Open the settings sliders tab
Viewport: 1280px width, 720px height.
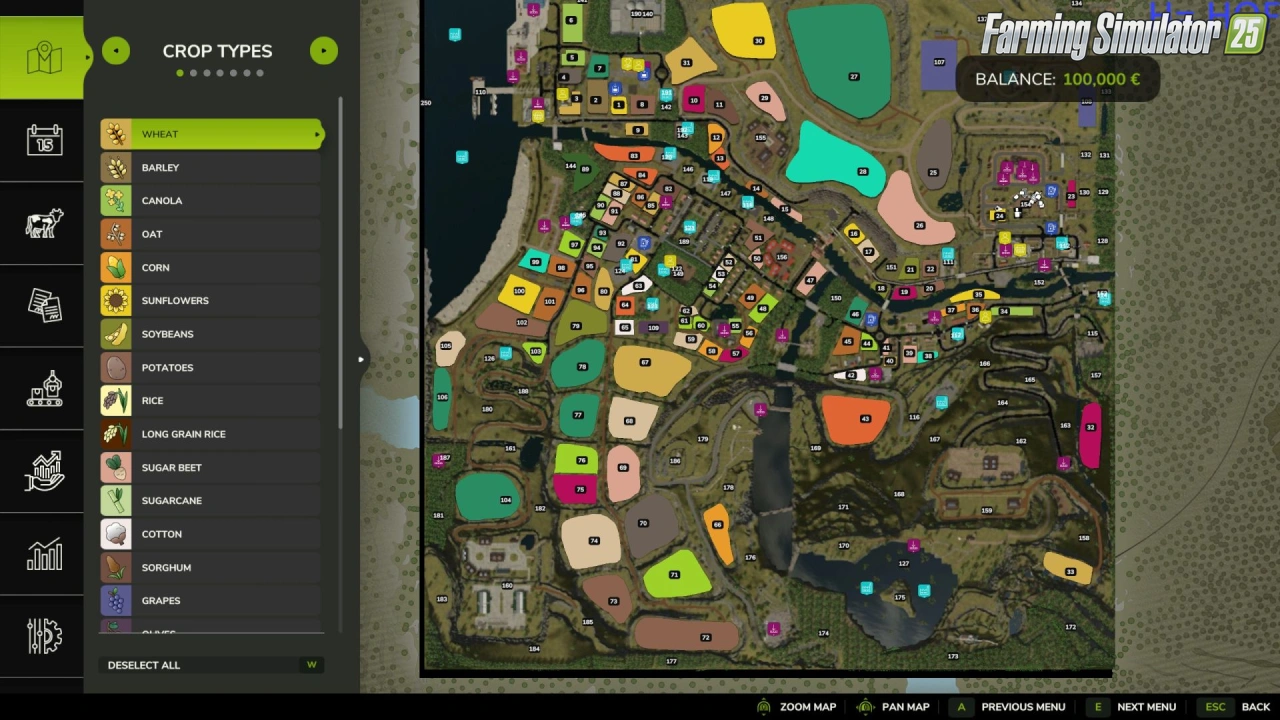tap(44, 636)
